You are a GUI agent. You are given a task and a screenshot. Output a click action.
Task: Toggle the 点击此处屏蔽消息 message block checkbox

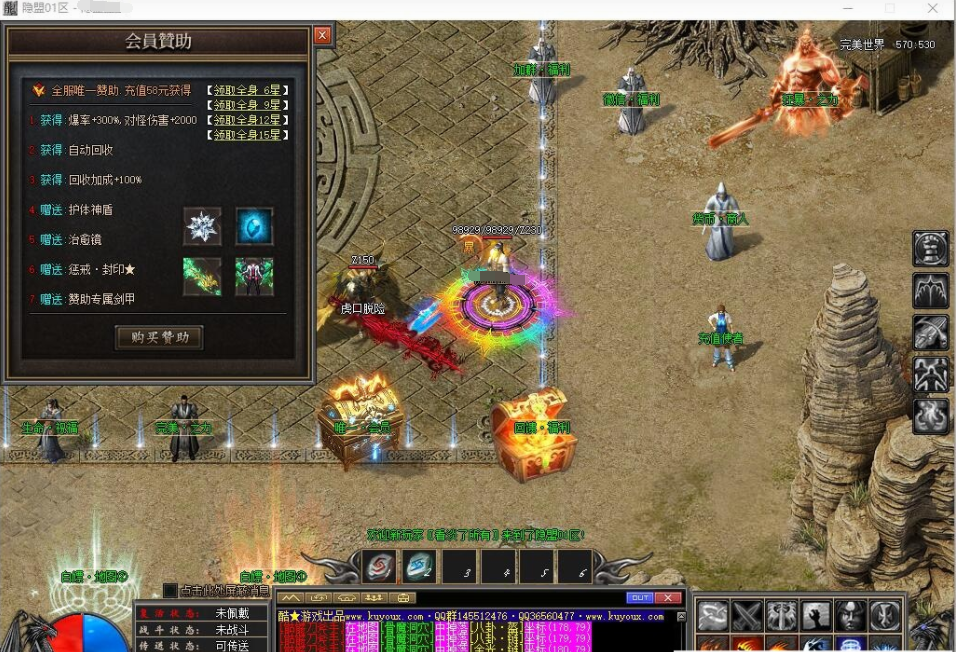pyautogui.click(x=170, y=591)
